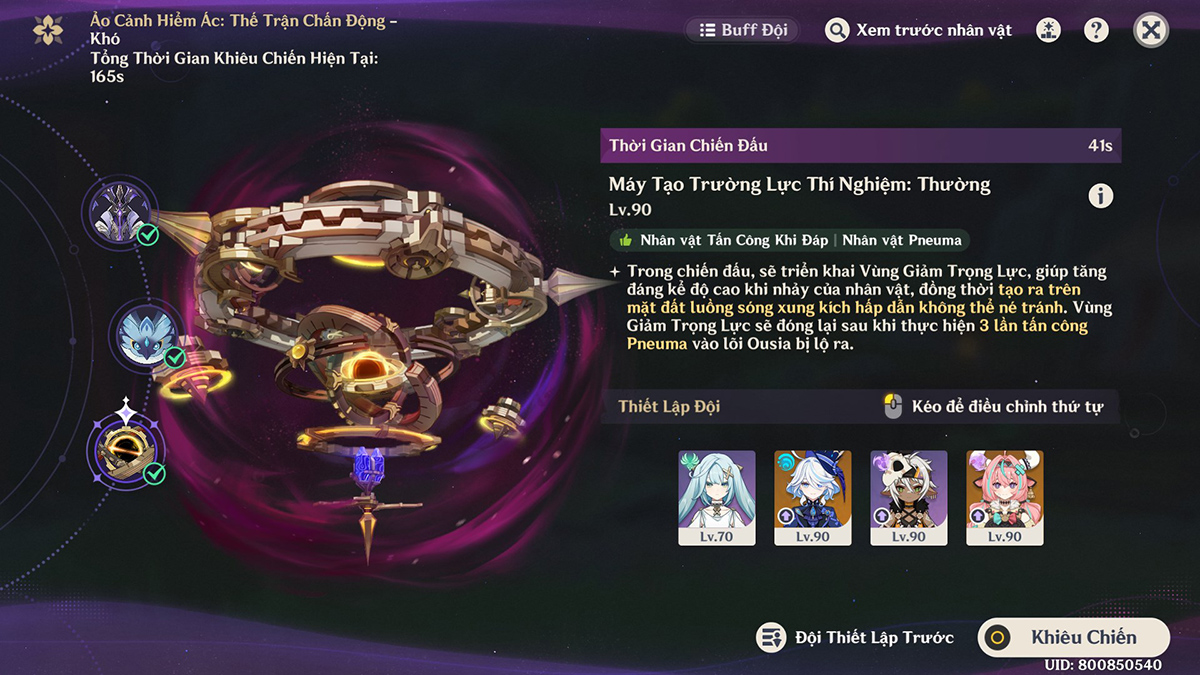1200x675 pixels.
Task: Show boss details via the info icon
Action: tap(1101, 196)
